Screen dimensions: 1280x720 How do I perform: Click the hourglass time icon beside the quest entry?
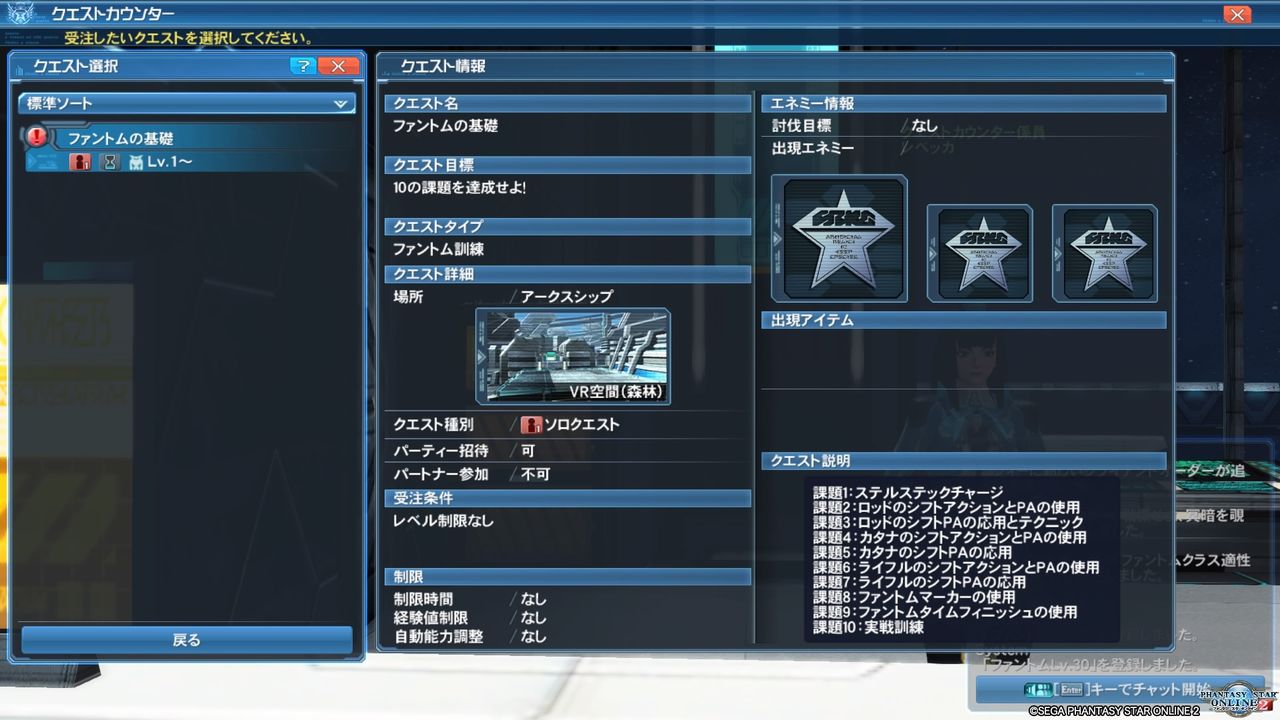click(110, 160)
